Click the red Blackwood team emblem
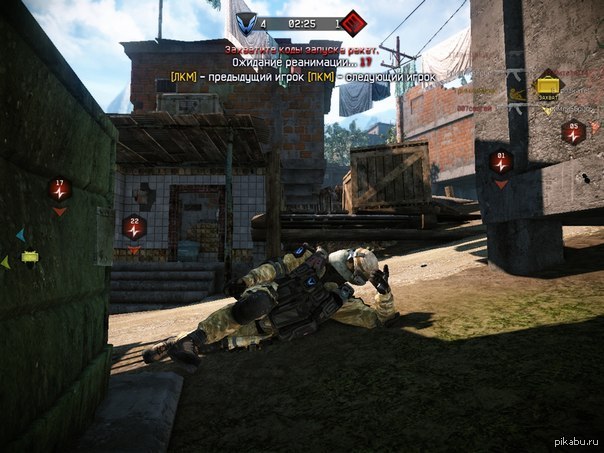 353,22
